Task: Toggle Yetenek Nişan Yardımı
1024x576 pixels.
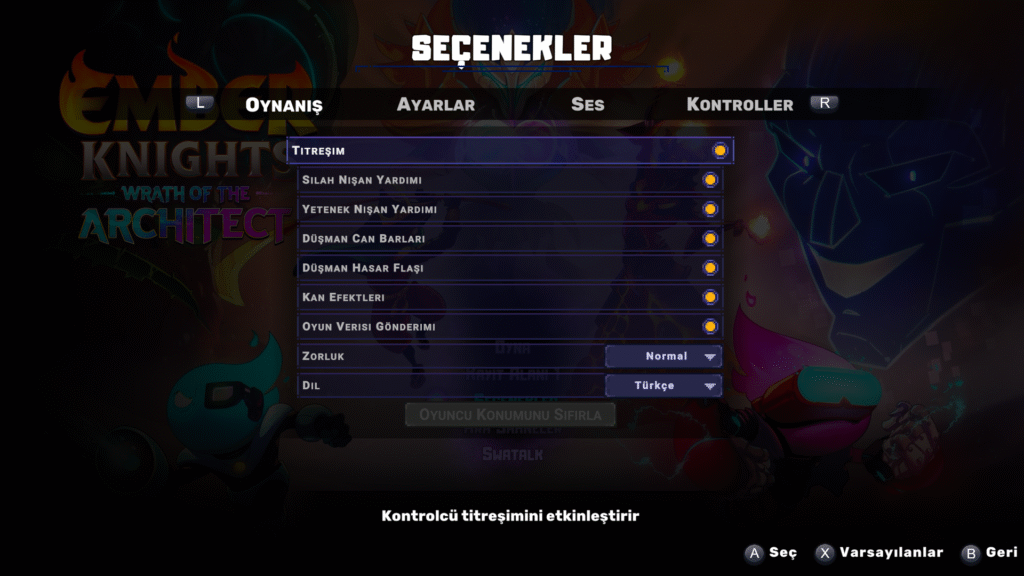Action: pos(710,209)
